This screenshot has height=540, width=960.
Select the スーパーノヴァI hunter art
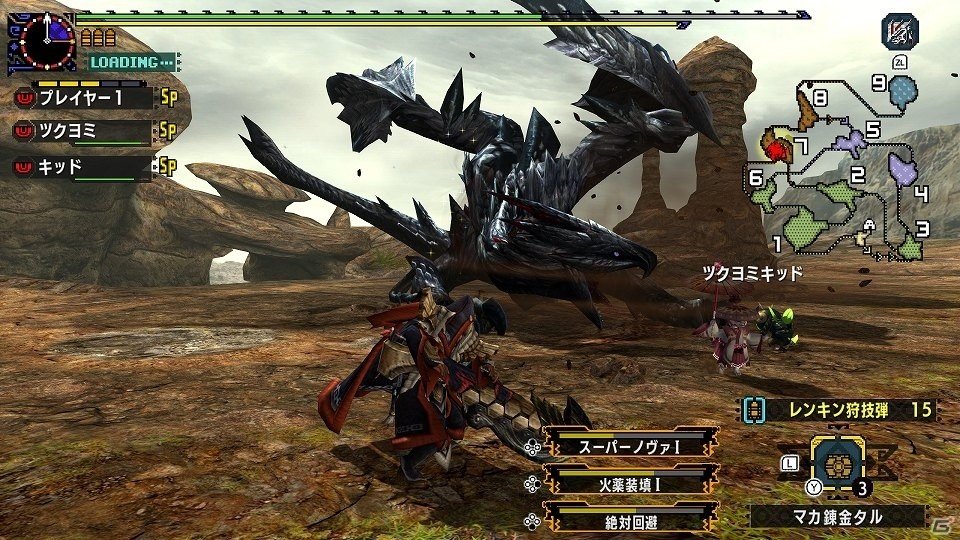[x=629, y=444]
